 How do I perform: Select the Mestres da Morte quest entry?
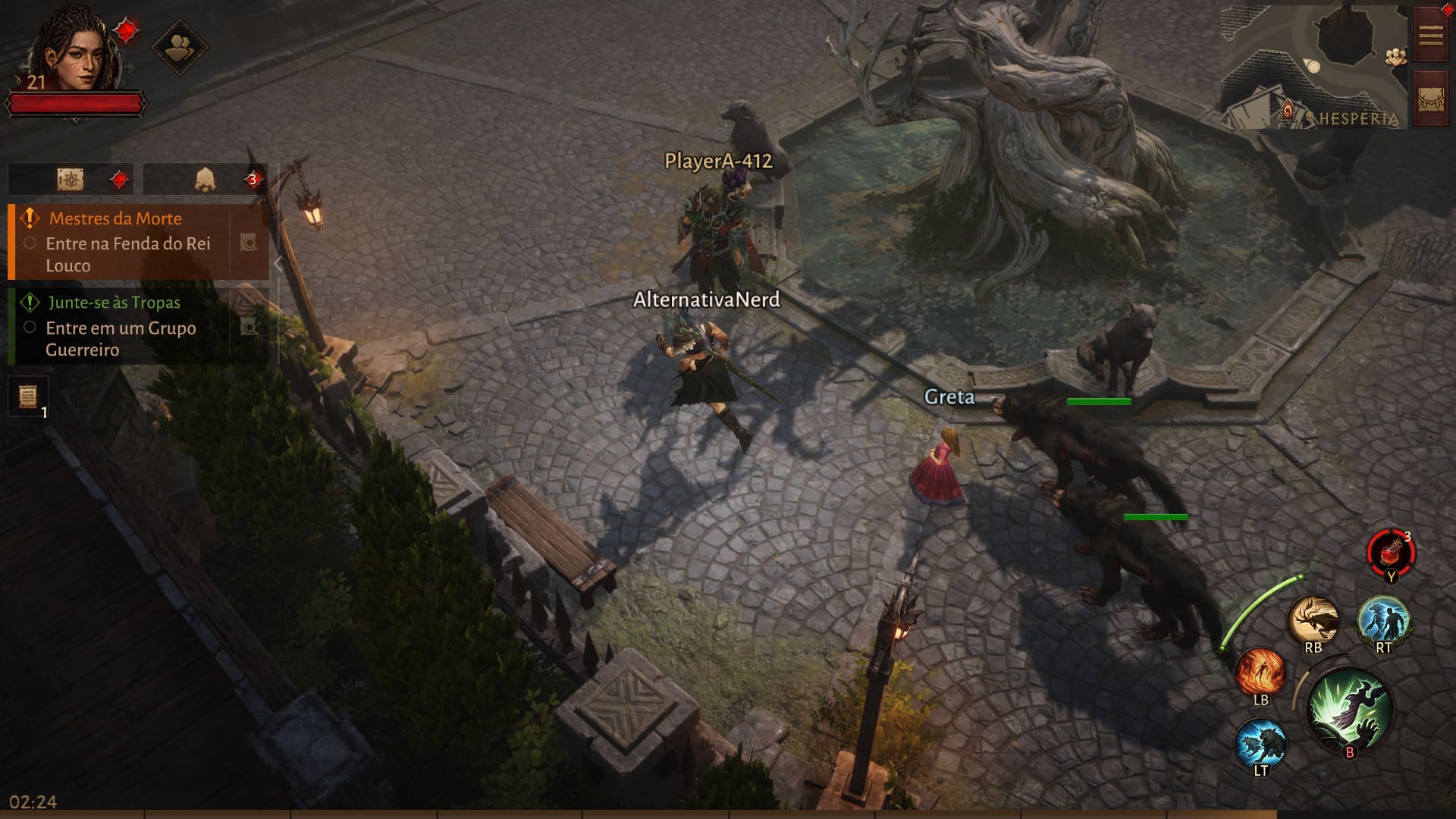point(121,241)
